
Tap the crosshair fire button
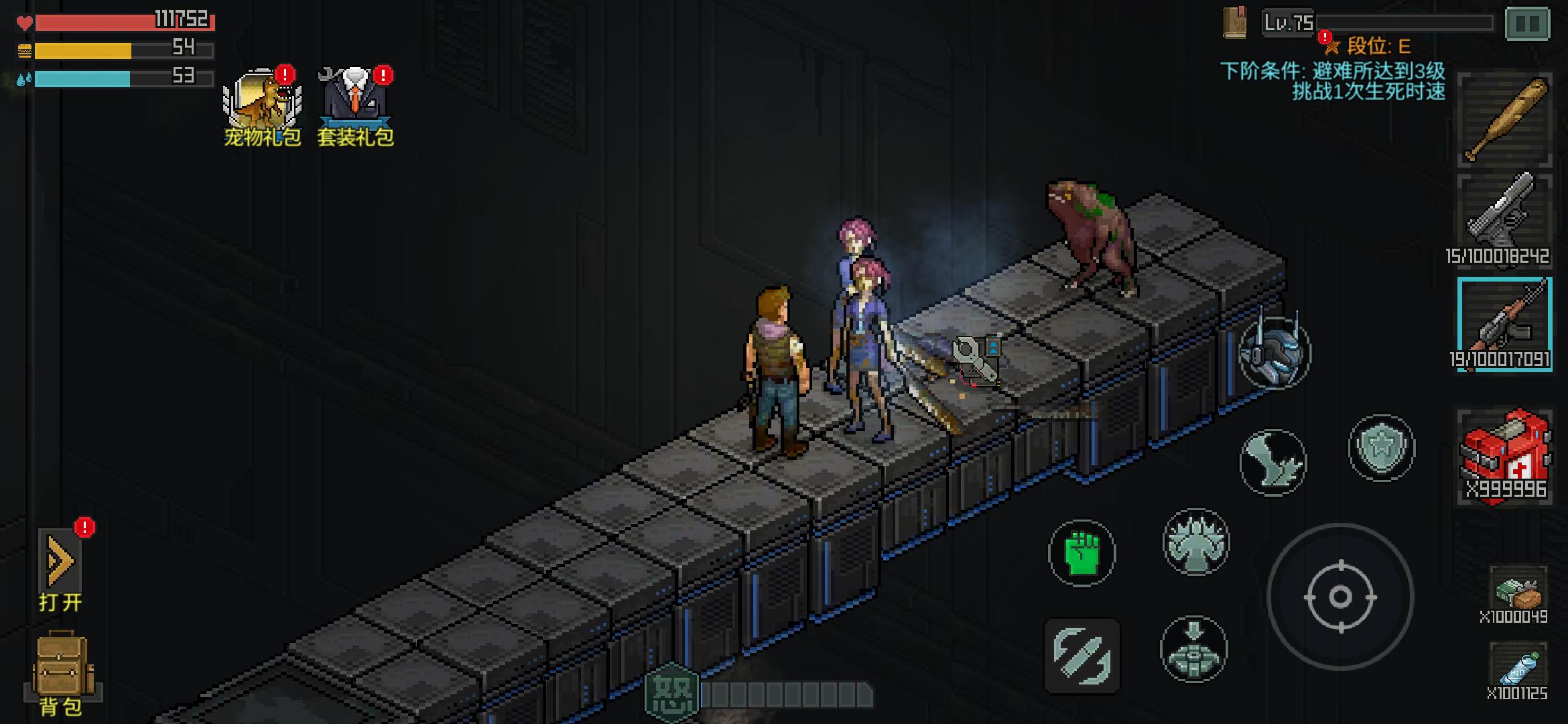[x=1340, y=597]
